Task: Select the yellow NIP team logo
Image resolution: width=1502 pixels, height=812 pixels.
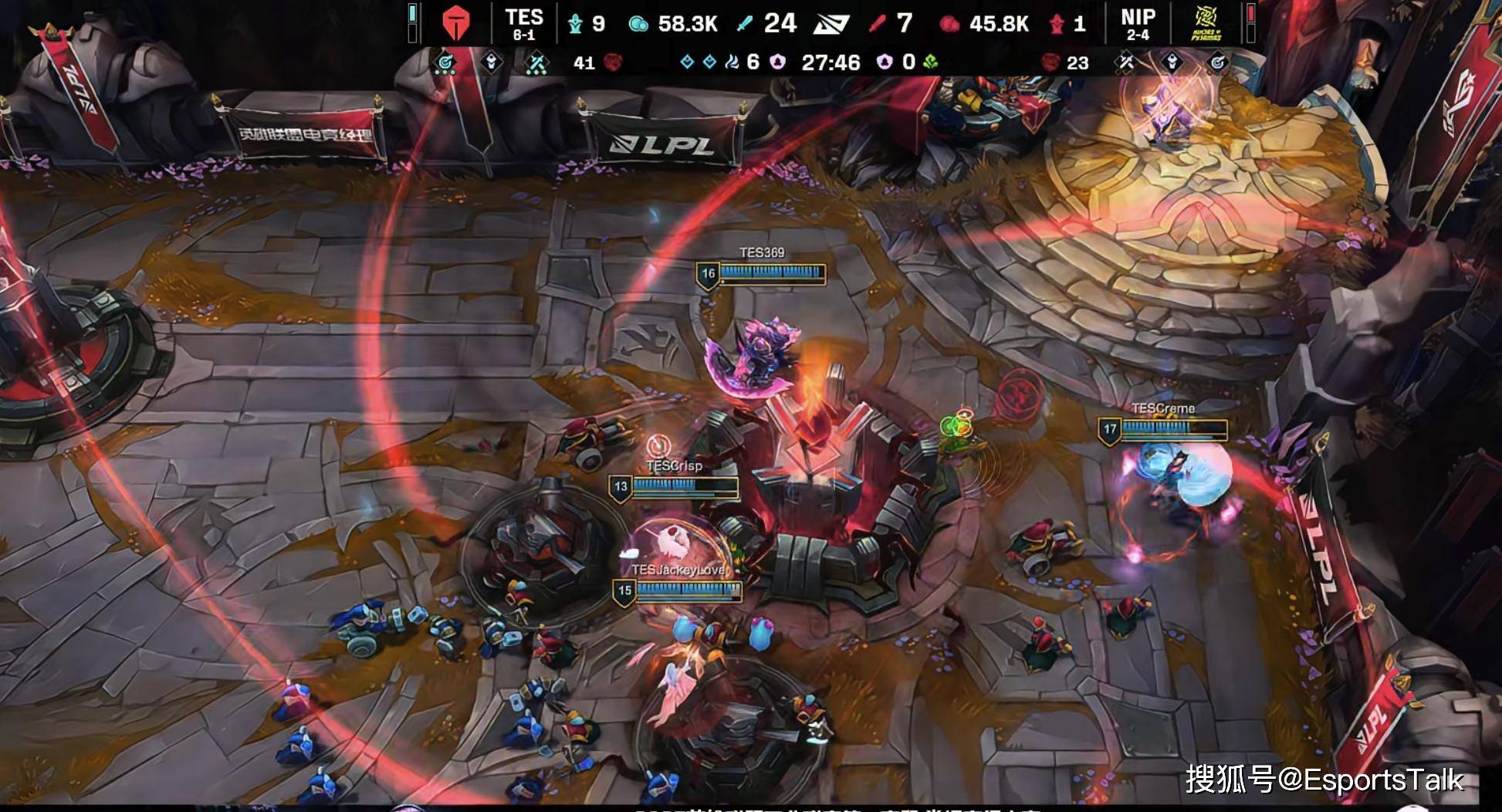Action: pos(1206,23)
